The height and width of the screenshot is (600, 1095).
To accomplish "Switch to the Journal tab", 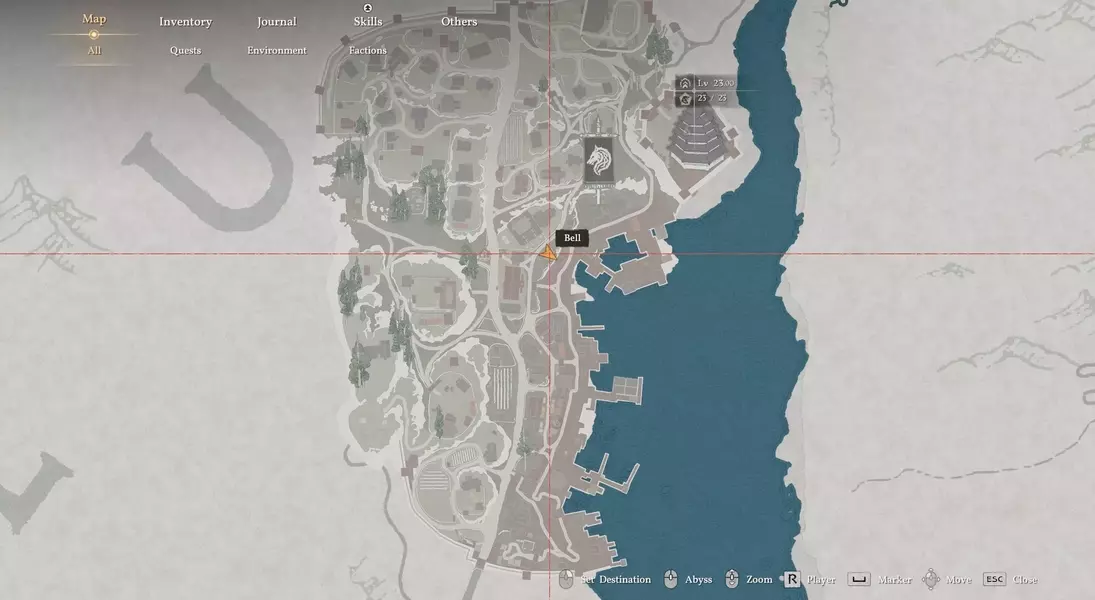I will [276, 21].
